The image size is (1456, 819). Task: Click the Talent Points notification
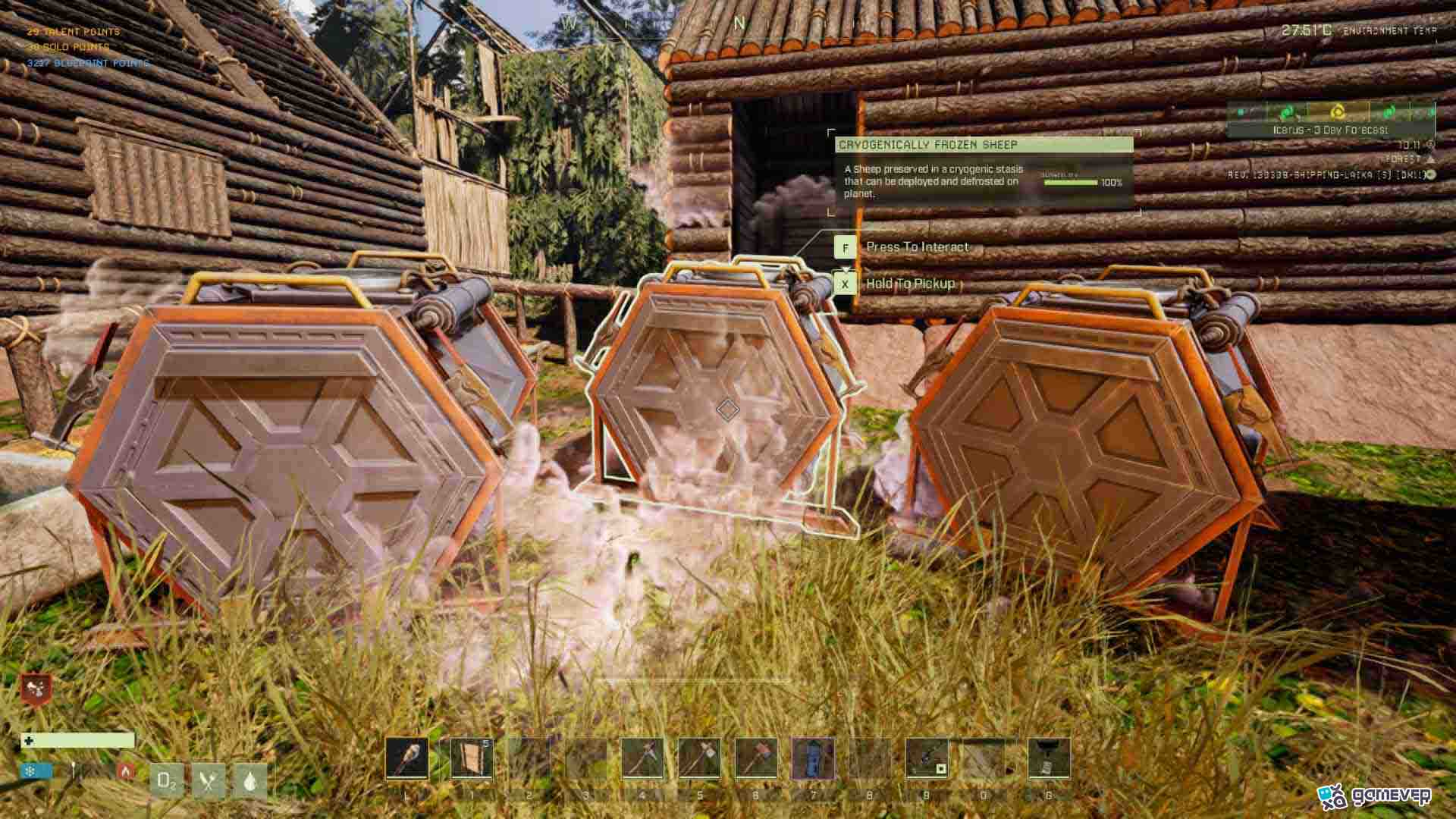pos(74,32)
